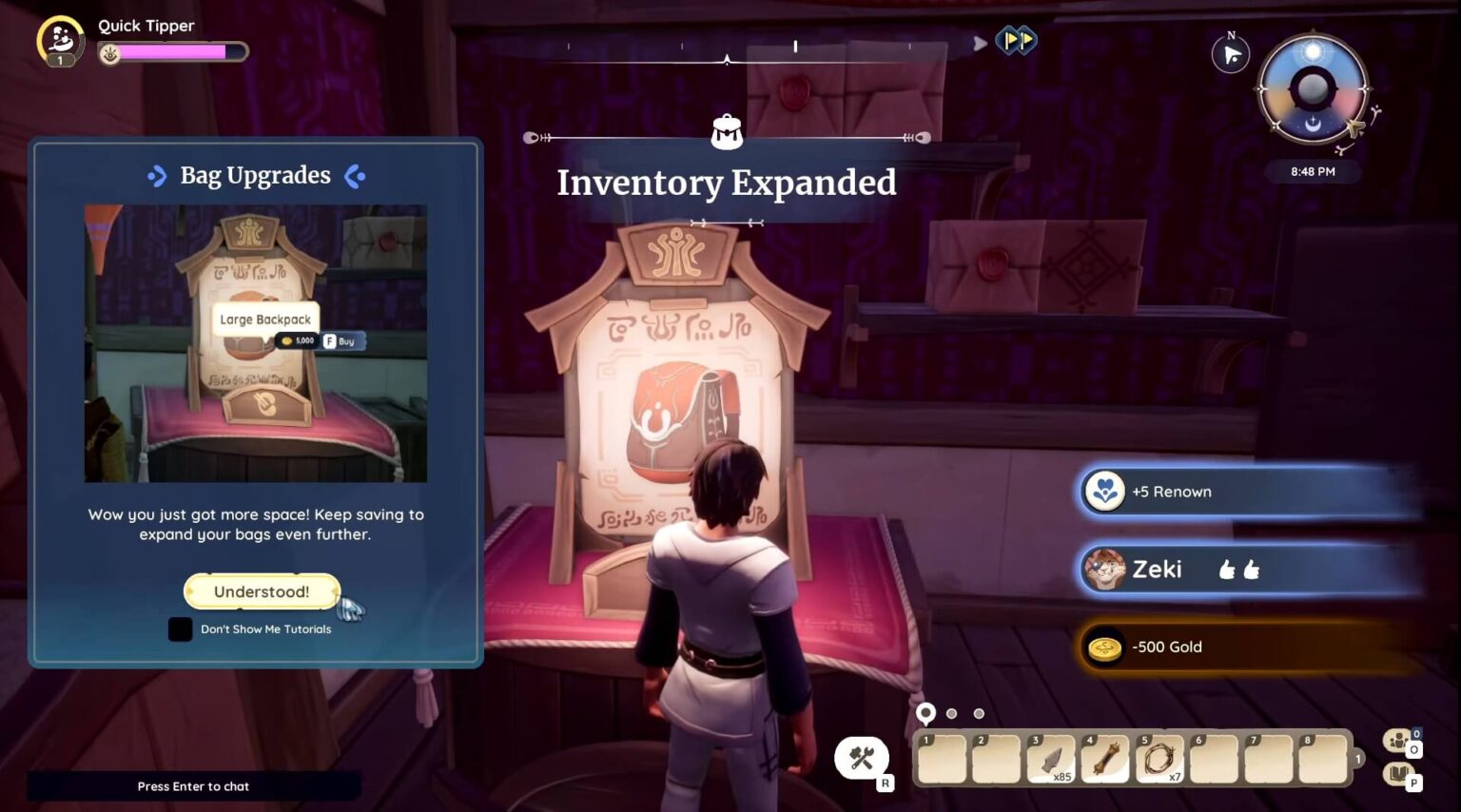Click the backpack icon above Inventory Expanded
Viewport: 1461px width, 812px height.
pos(727,132)
